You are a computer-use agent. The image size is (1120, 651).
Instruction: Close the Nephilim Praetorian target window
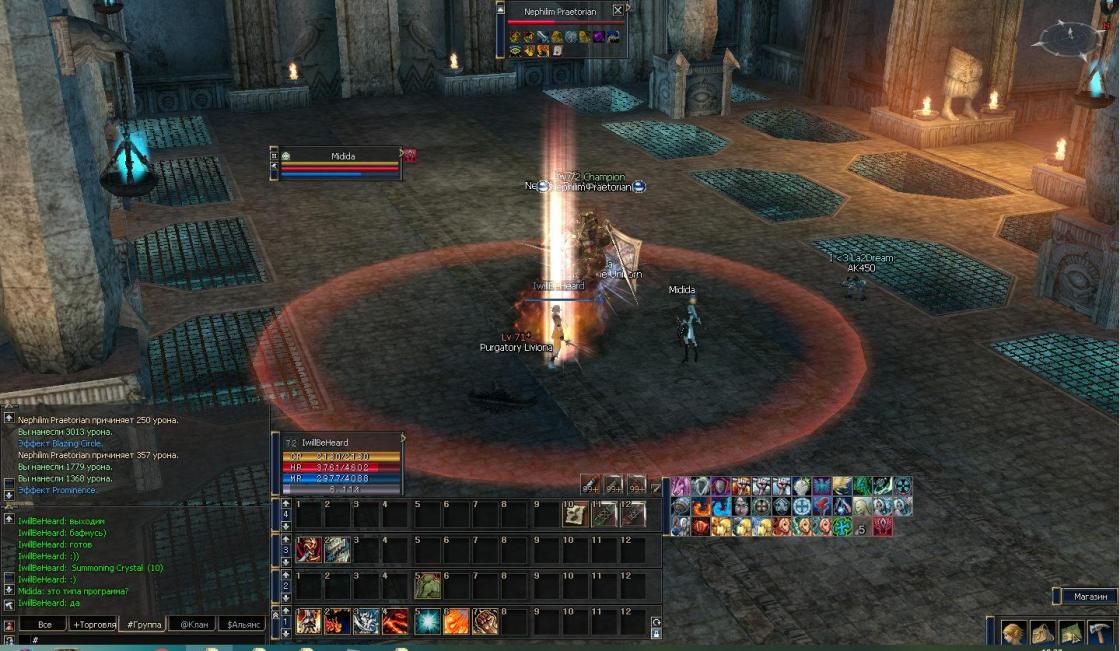tap(618, 11)
